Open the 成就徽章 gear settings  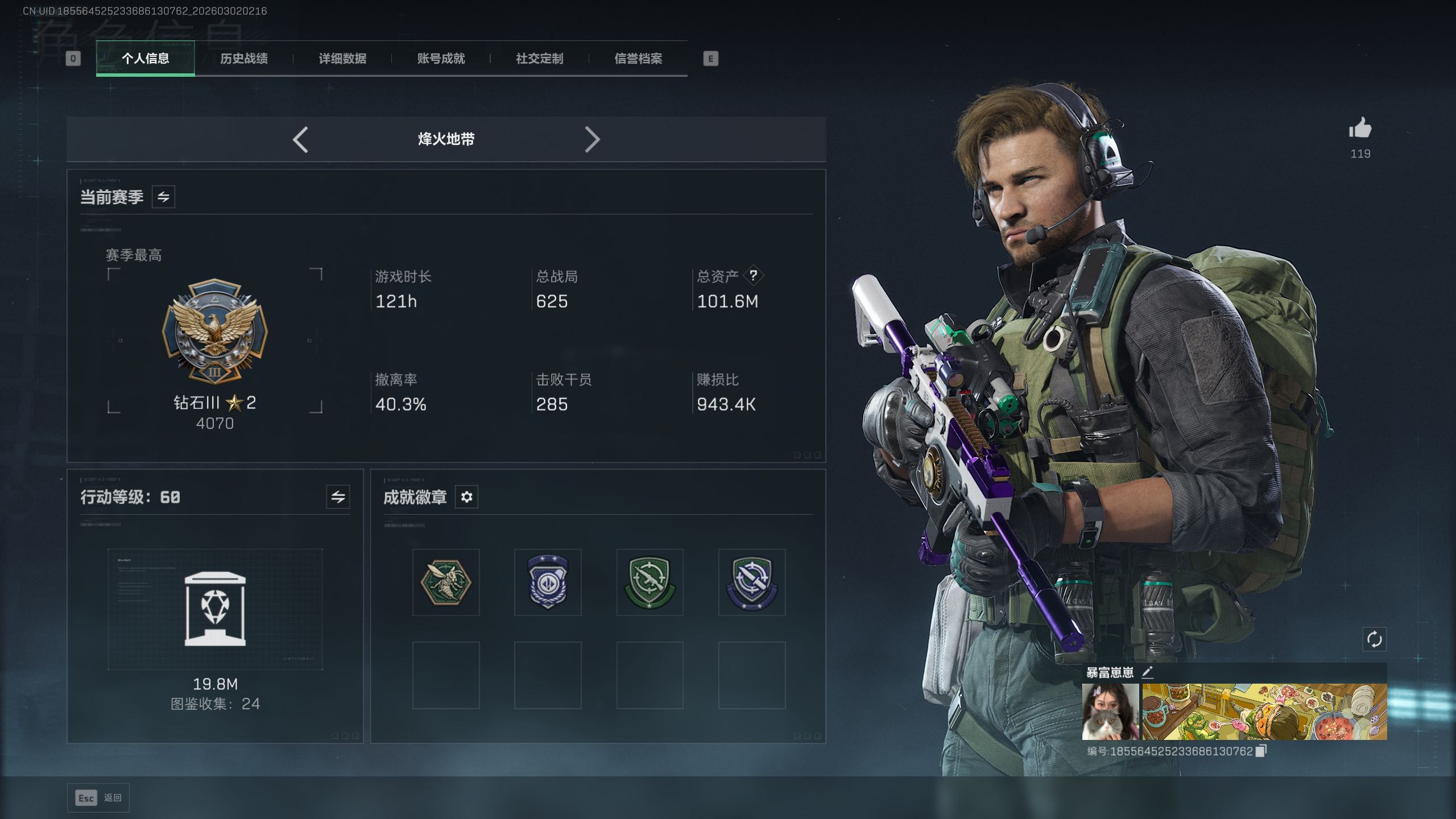[x=466, y=497]
